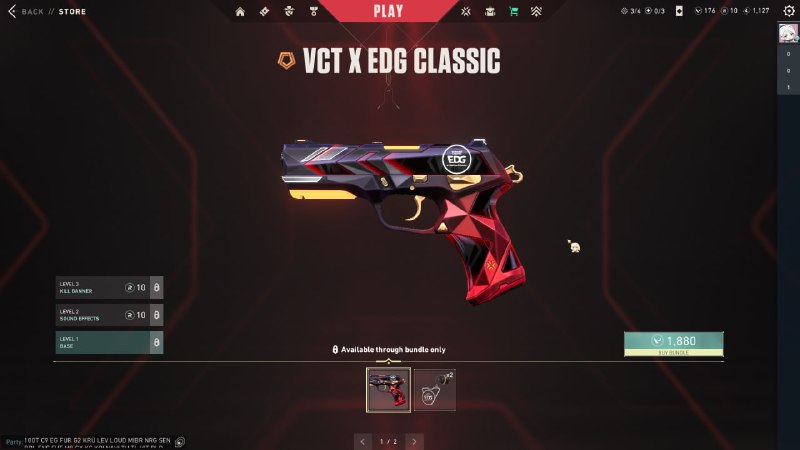The image size is (800, 450).
Task: Open the battlepass icon right of PLAY
Action: (466, 12)
